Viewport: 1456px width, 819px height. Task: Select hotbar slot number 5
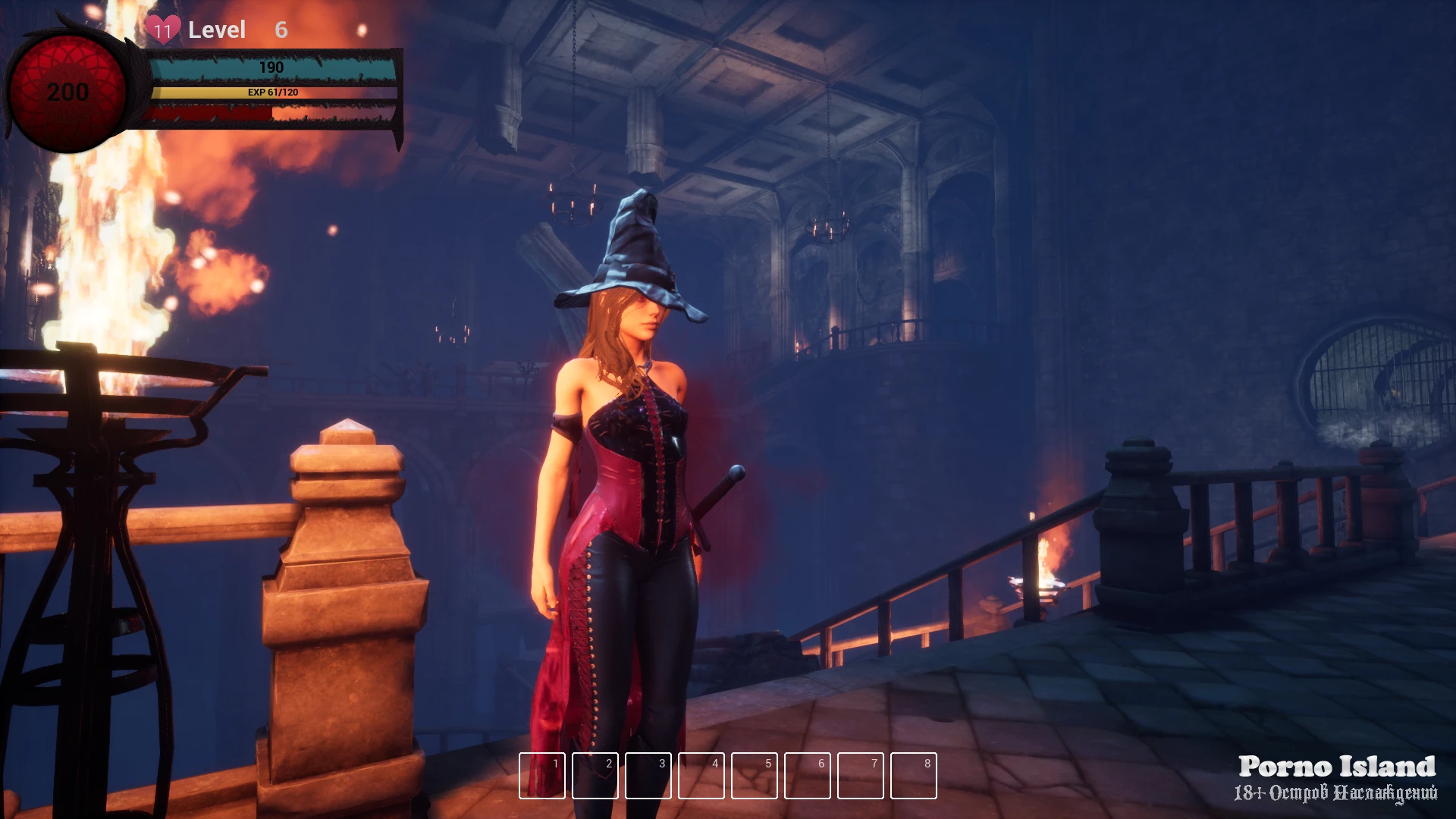coord(755,776)
